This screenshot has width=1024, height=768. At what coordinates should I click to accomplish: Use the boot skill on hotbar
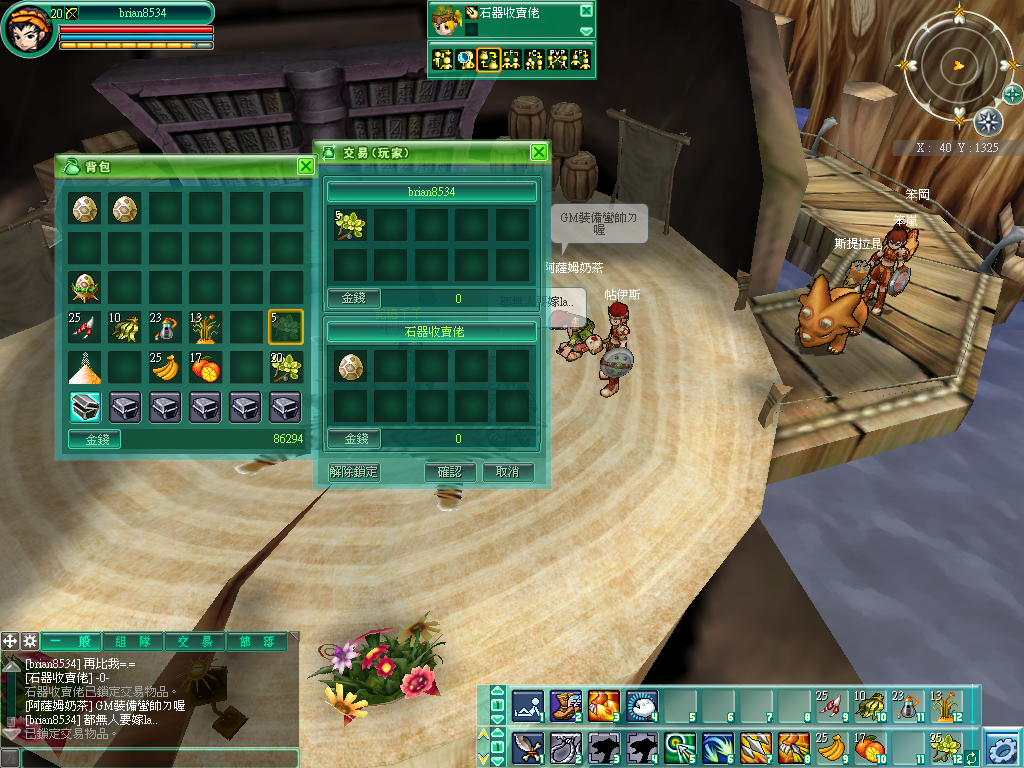tap(566, 705)
